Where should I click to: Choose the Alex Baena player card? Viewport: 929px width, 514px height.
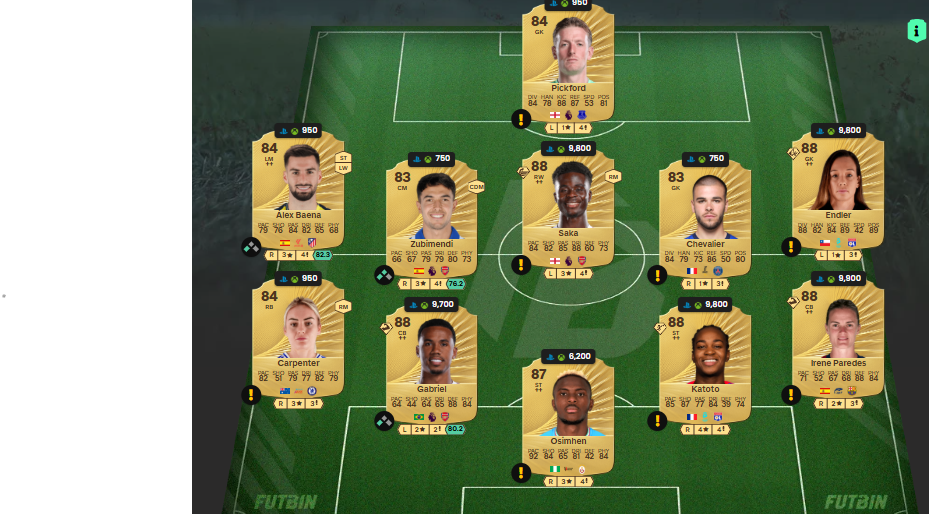[x=298, y=190]
